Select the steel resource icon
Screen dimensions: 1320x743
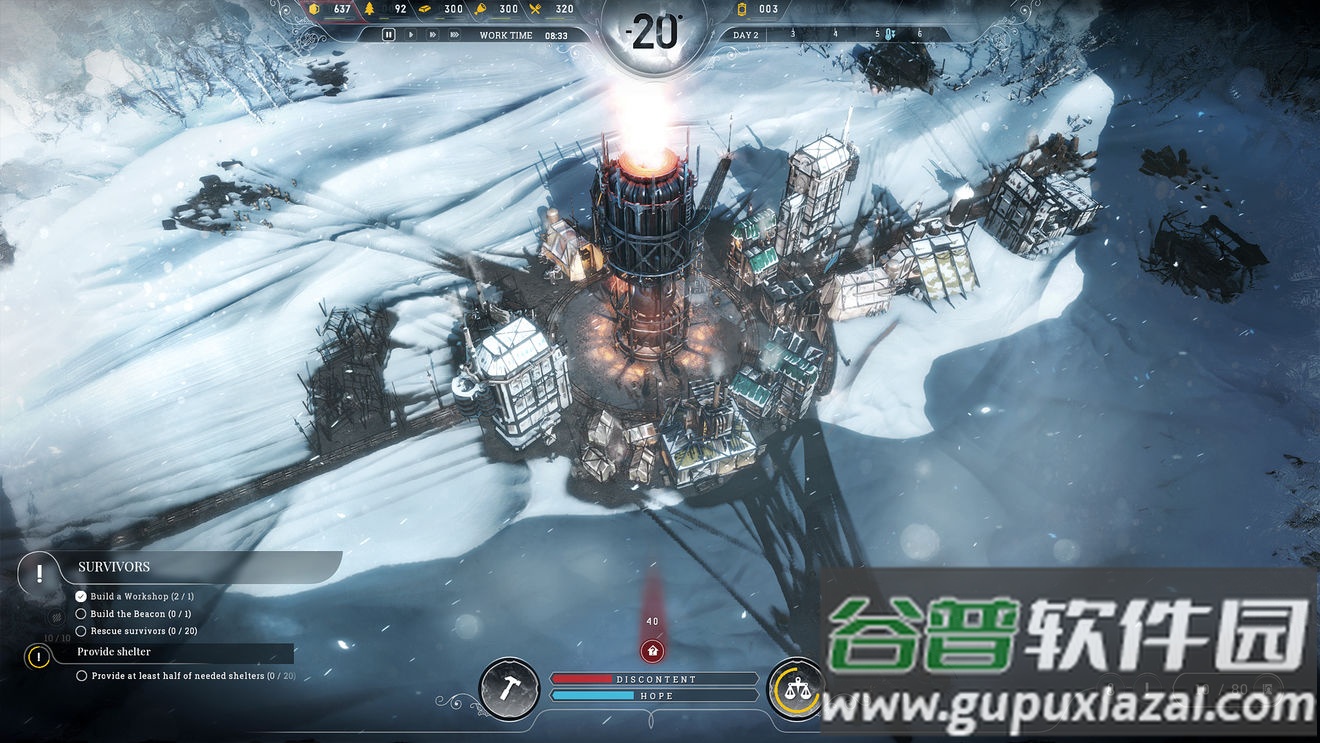click(426, 9)
